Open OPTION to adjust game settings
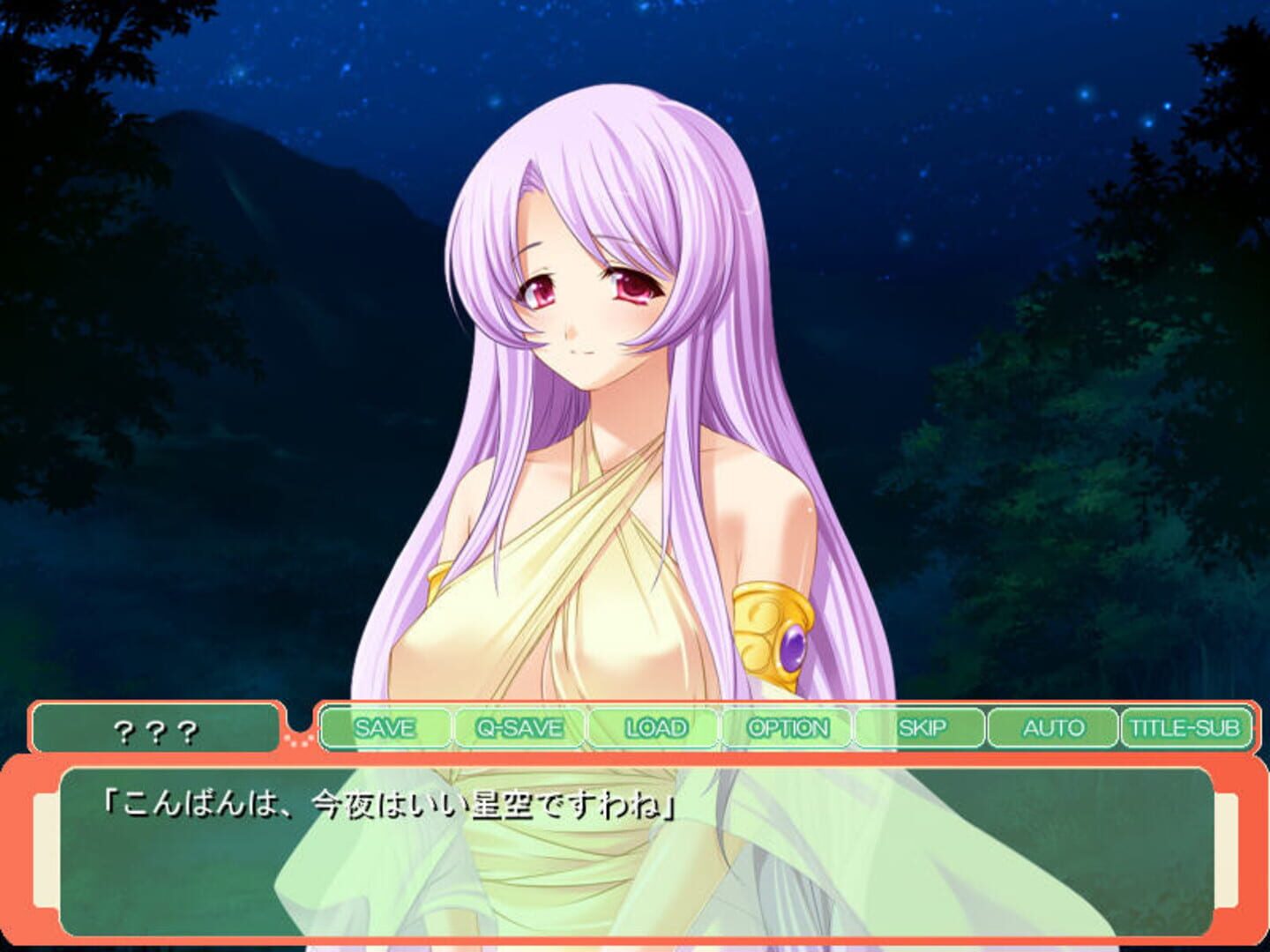This screenshot has width=1270, height=952. pos(788,728)
